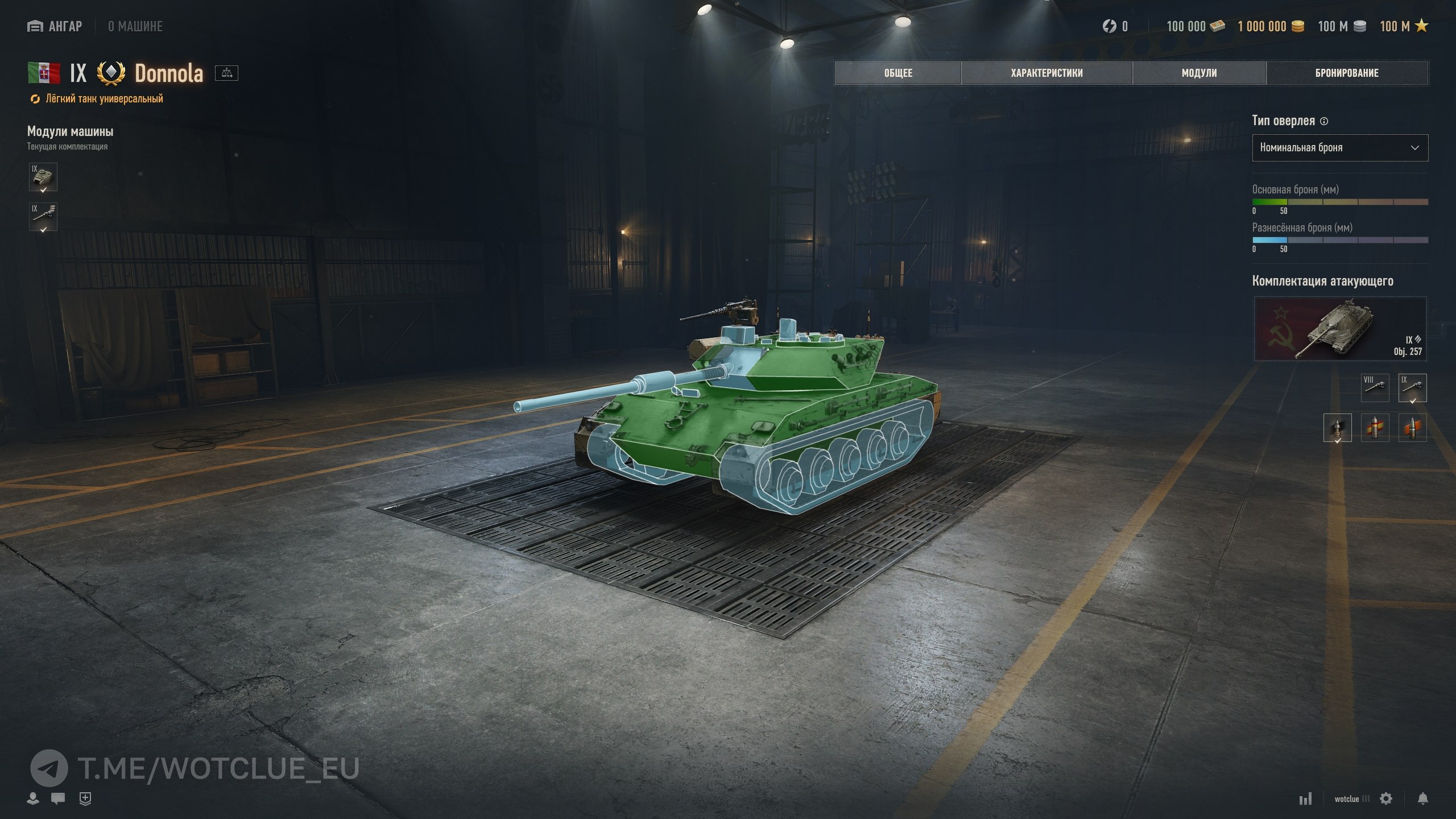The image size is (1456, 819).
Task: Show info about overlay type
Action: coord(1323,121)
